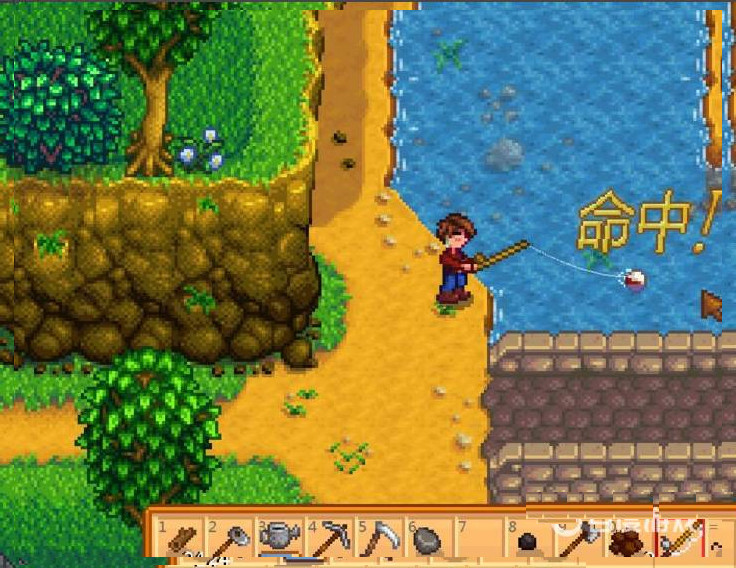Equip the scythe in slot 5
This screenshot has height=568, width=736.
[378, 540]
